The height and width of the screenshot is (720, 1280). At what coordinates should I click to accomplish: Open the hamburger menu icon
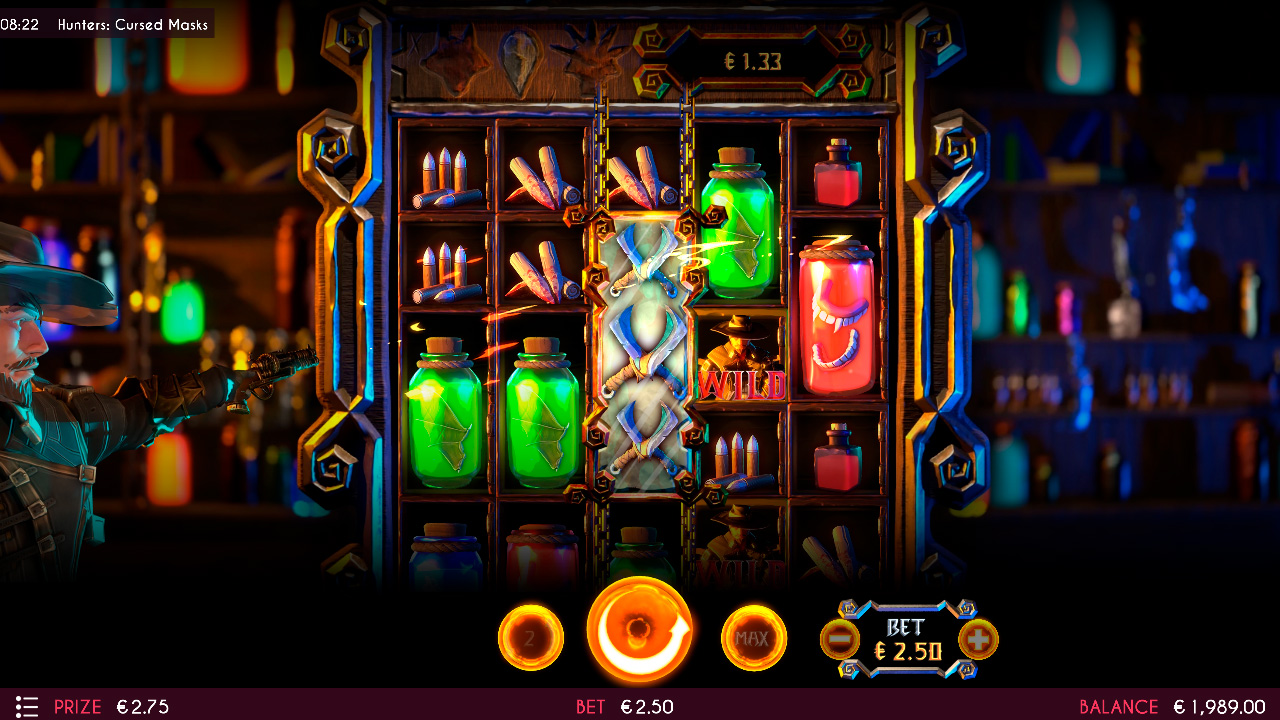[x=27, y=706]
